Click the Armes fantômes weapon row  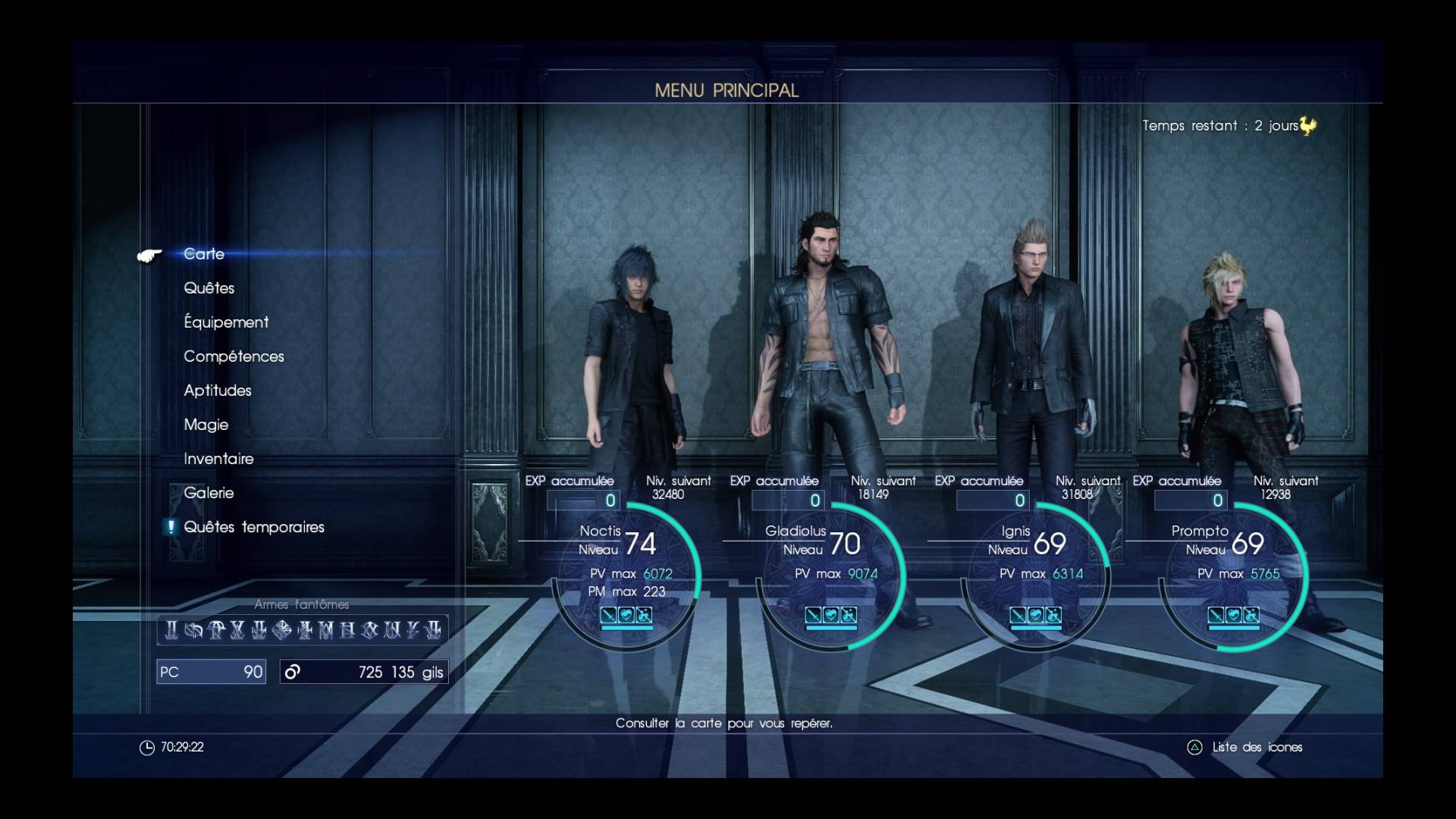(303, 629)
